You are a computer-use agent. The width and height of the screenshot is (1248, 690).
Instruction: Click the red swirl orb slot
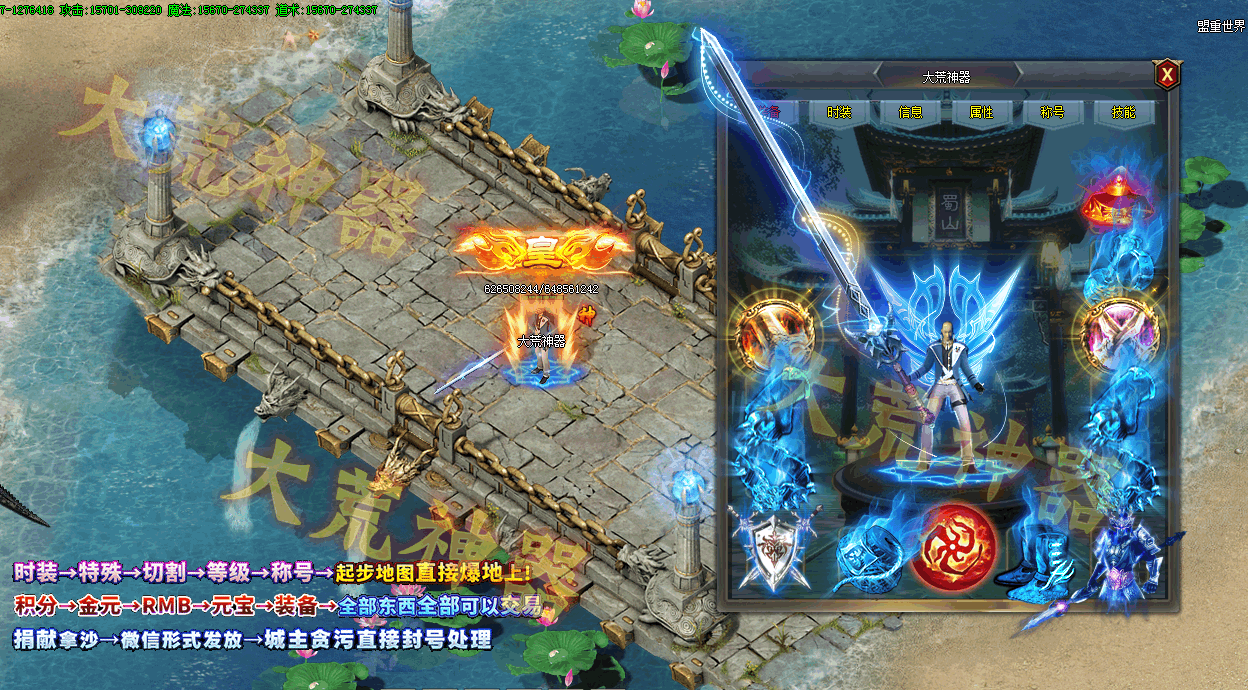pos(953,548)
